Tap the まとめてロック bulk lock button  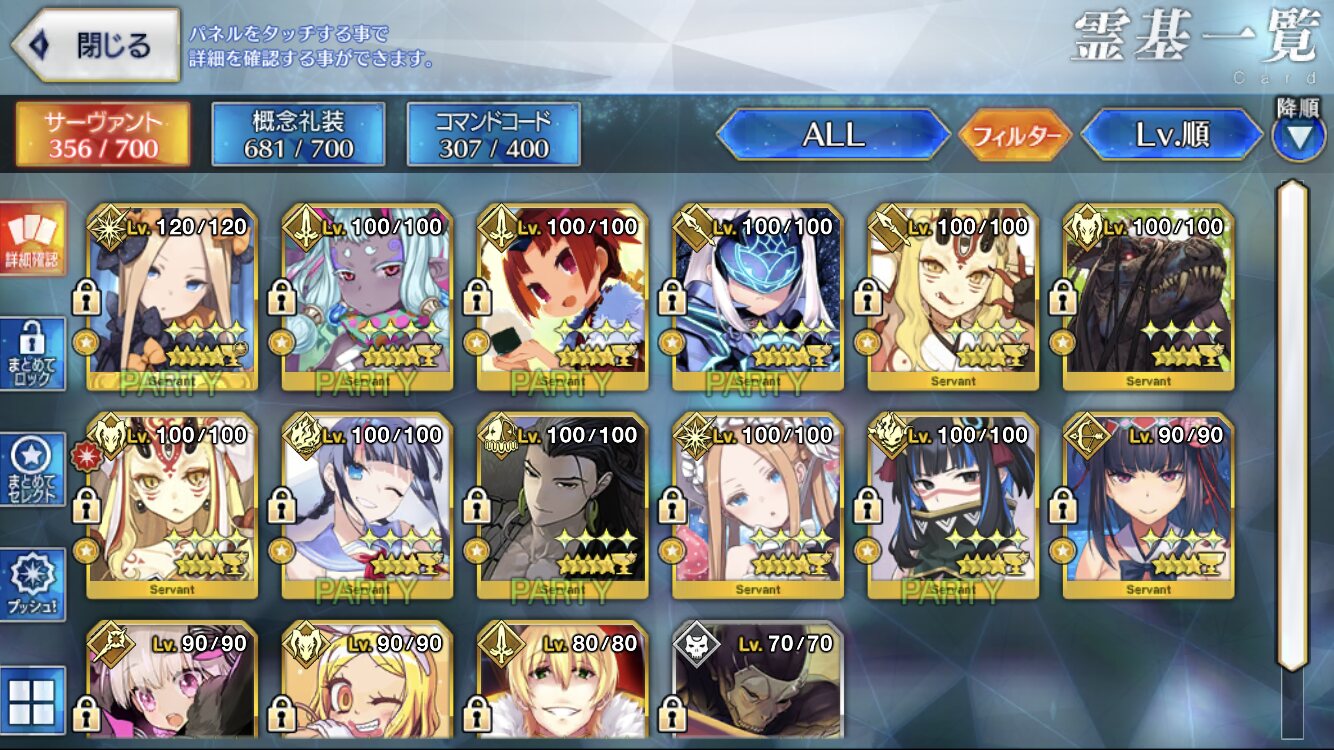[x=32, y=353]
